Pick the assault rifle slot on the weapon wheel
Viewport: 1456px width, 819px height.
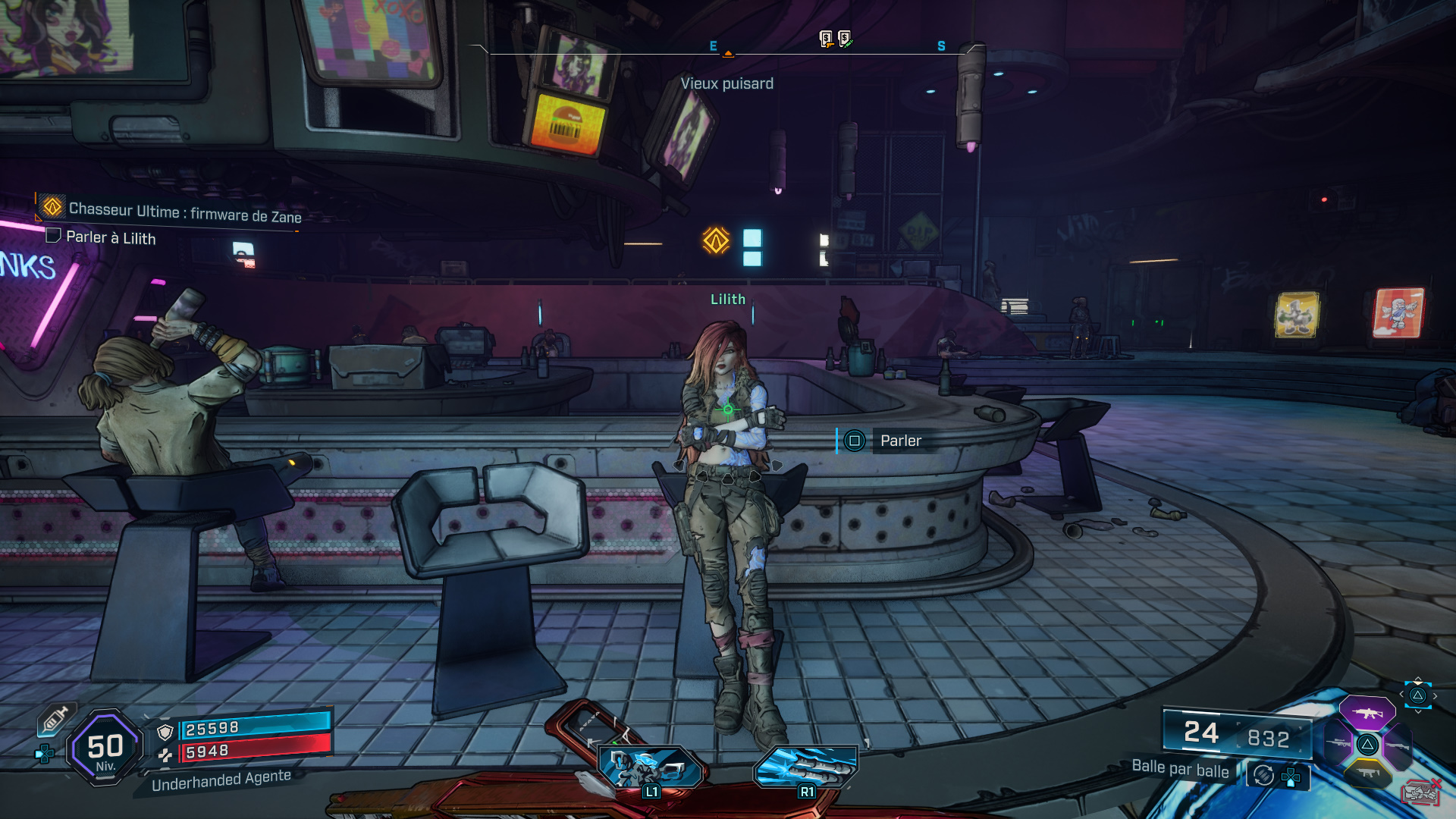point(1367,714)
